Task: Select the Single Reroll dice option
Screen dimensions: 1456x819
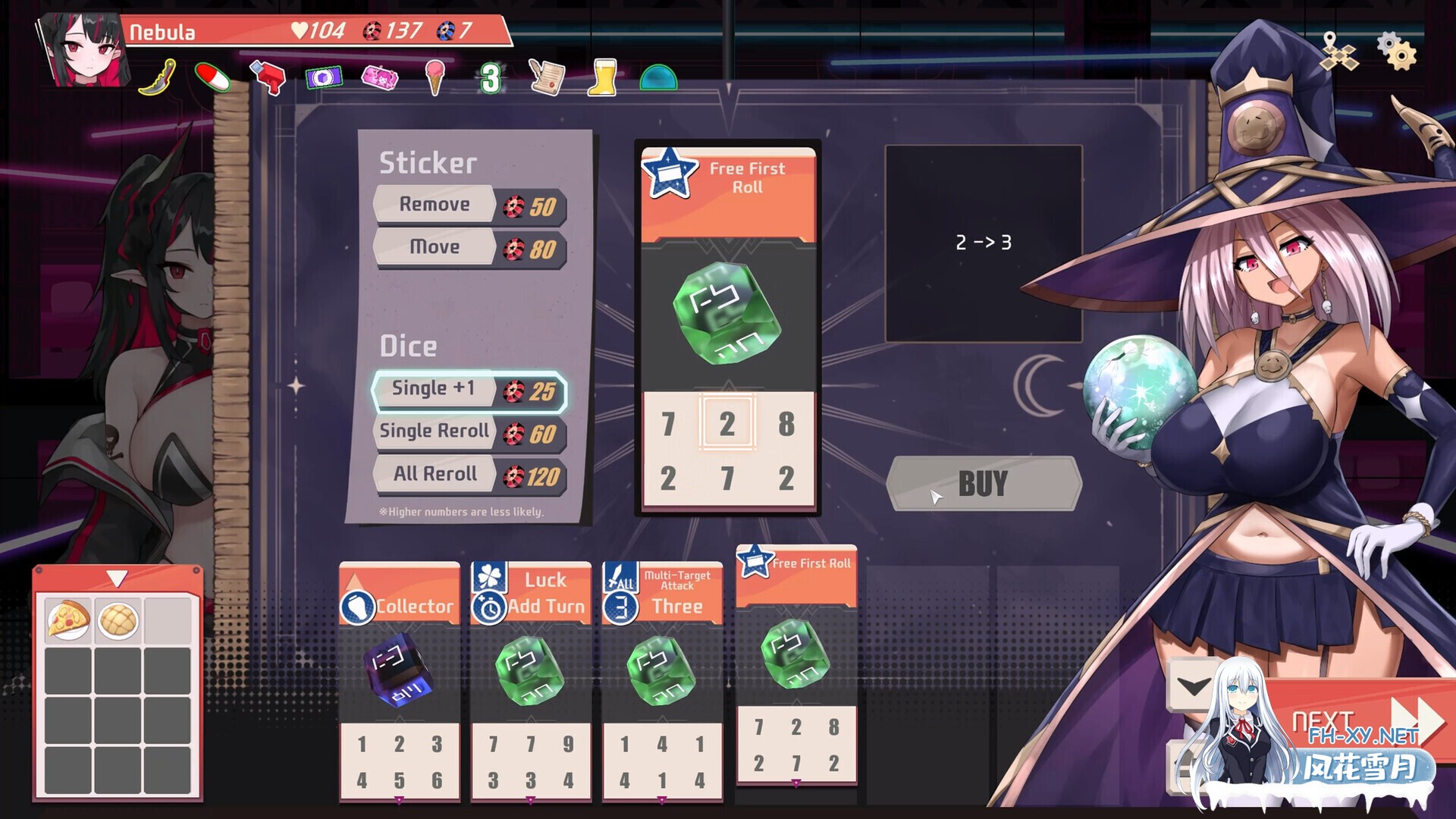Action: [x=435, y=431]
